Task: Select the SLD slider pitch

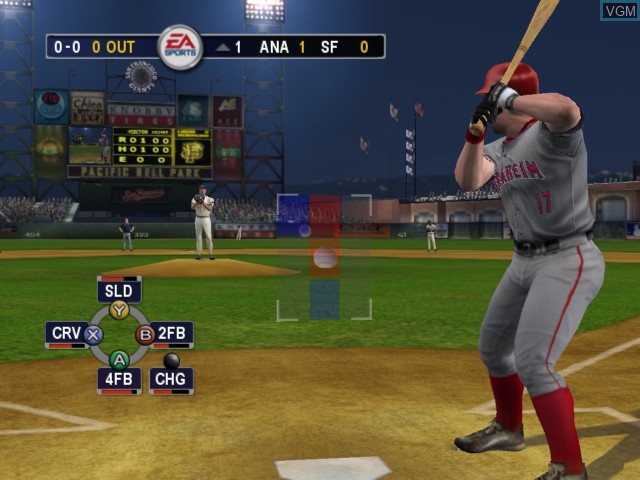Action: click(x=119, y=292)
